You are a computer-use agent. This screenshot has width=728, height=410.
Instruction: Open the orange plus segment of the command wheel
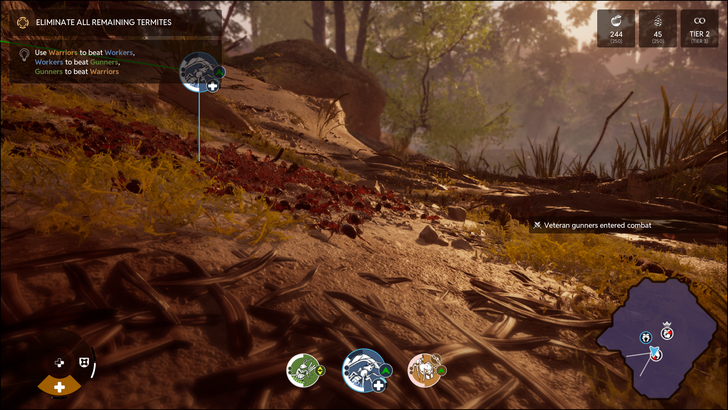[60, 386]
